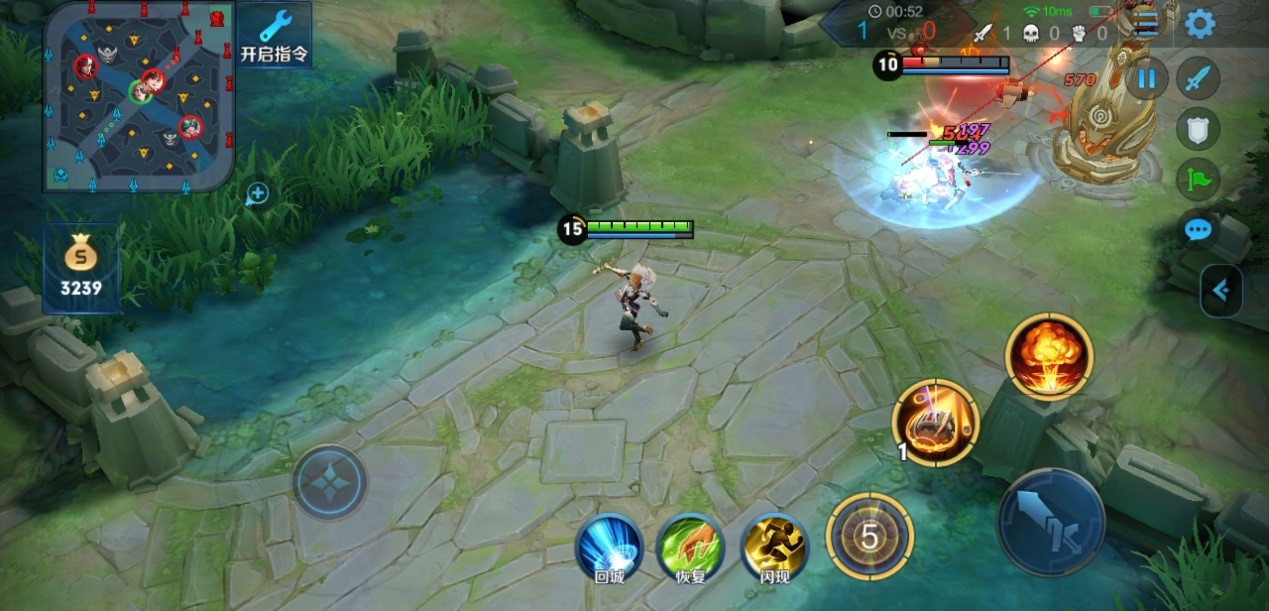This screenshot has width=1269, height=611.
Task: Pause the match with the pause button
Action: pyautogui.click(x=1147, y=78)
